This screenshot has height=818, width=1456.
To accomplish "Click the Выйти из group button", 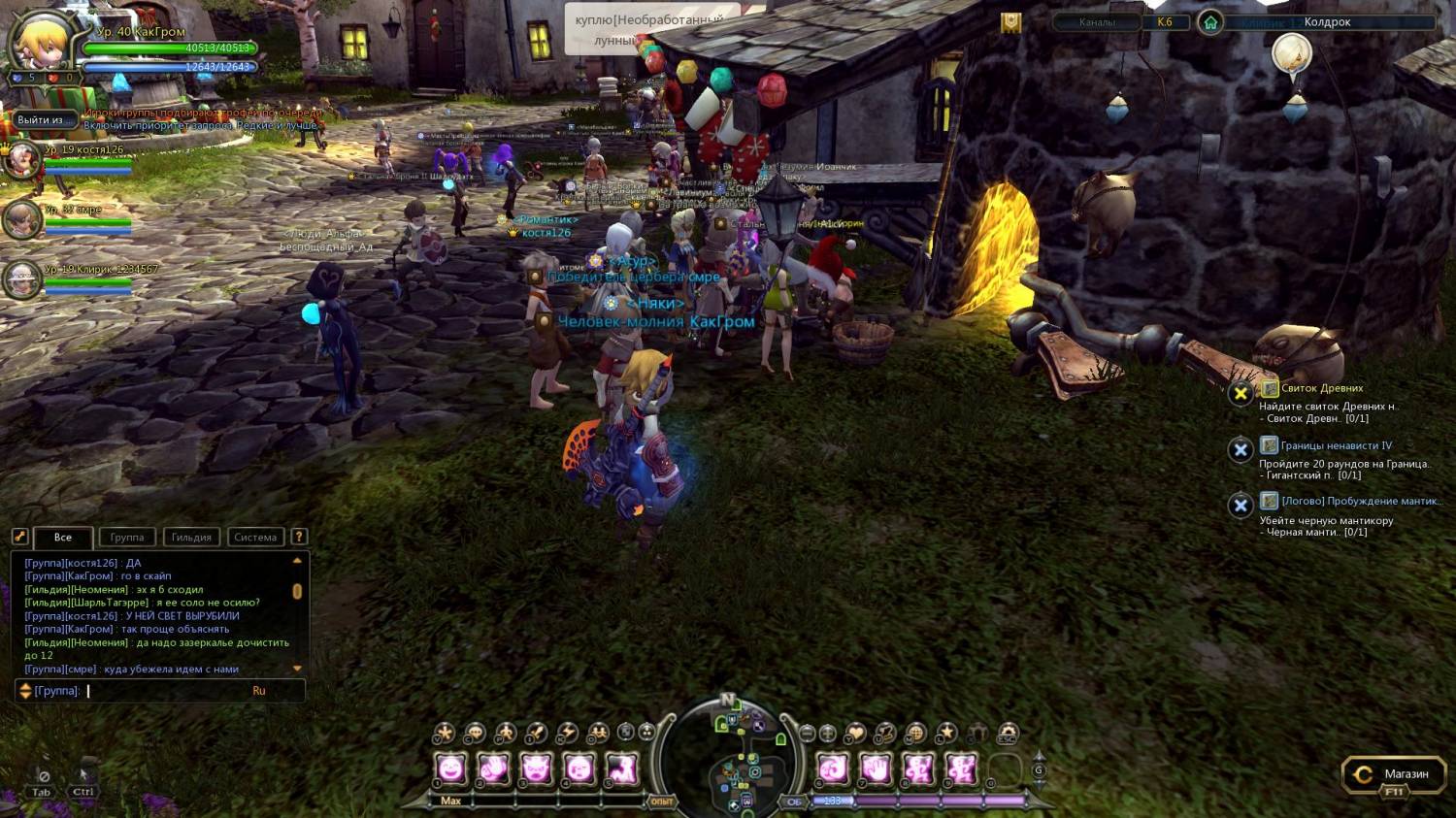I will pyautogui.click(x=40, y=120).
